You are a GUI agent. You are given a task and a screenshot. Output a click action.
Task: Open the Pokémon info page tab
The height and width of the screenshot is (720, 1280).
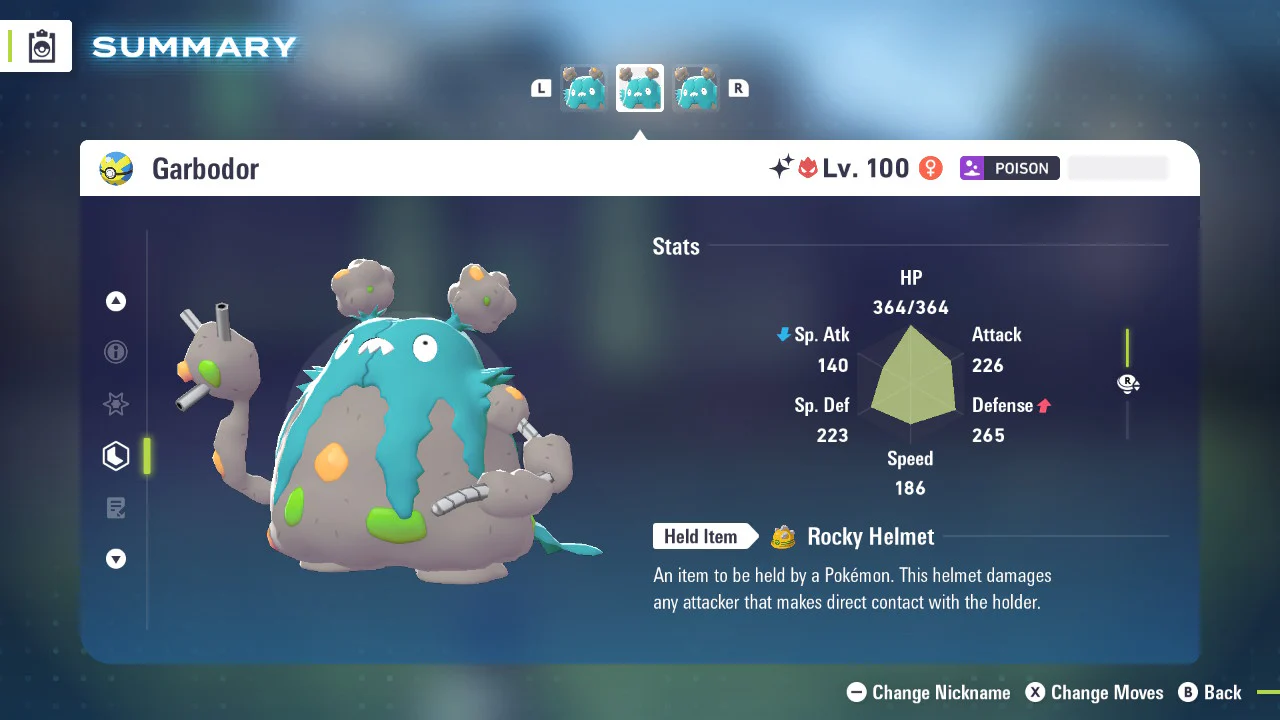(x=116, y=352)
